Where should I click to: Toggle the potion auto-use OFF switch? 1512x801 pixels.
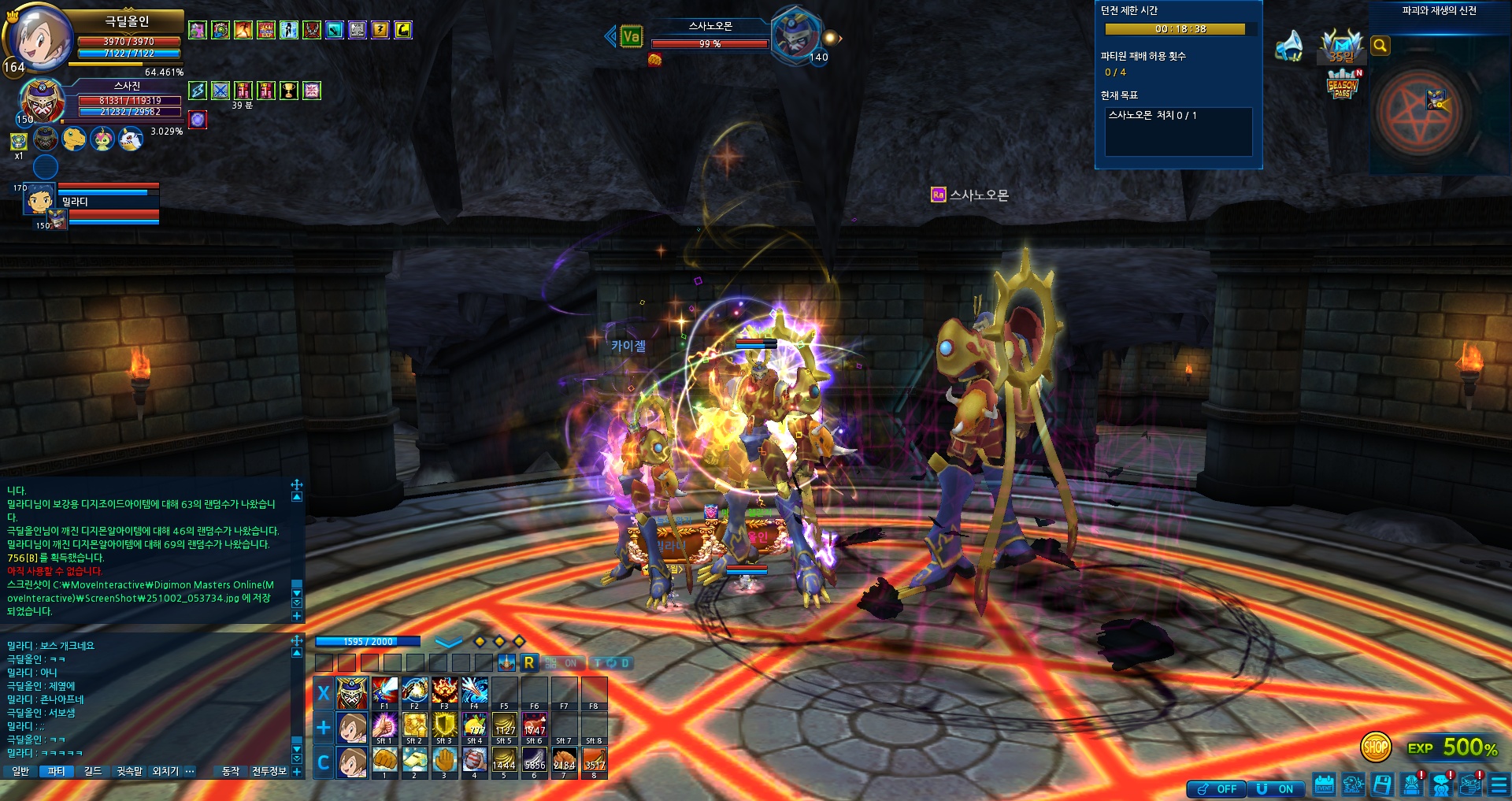[x=1217, y=788]
